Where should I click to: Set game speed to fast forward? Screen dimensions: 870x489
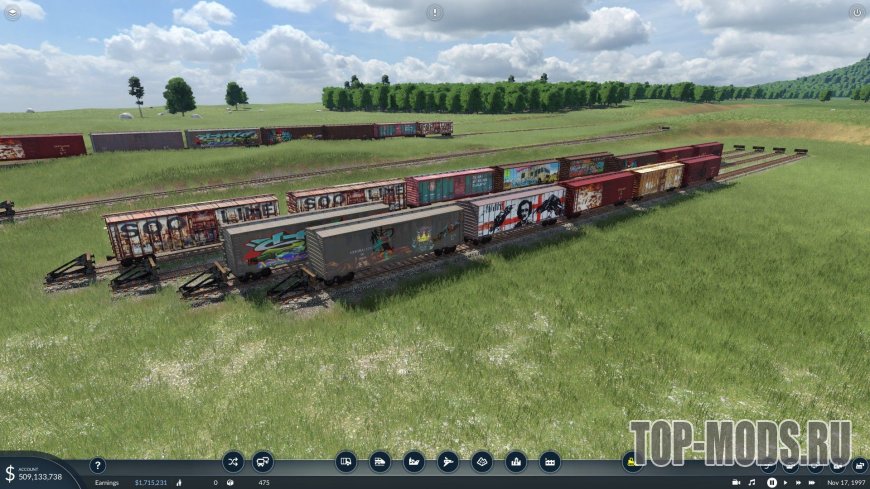799,482
